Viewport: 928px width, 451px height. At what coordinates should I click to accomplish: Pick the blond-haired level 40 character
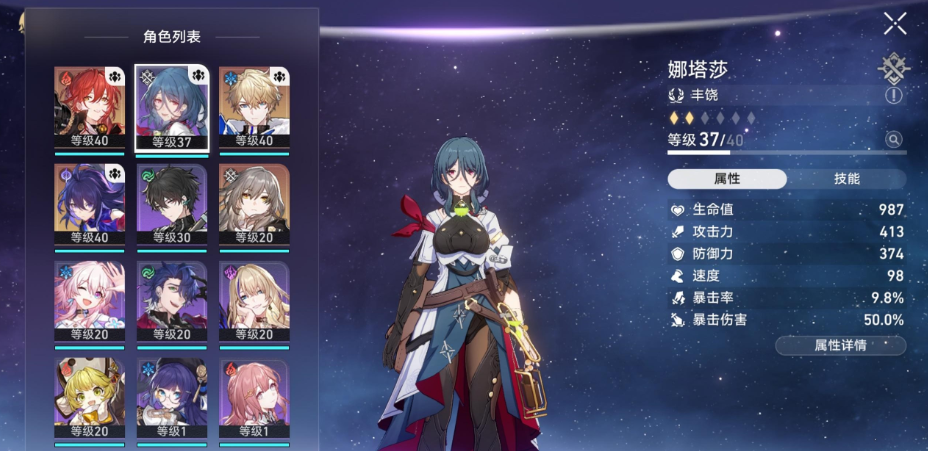pyautogui.click(x=254, y=107)
